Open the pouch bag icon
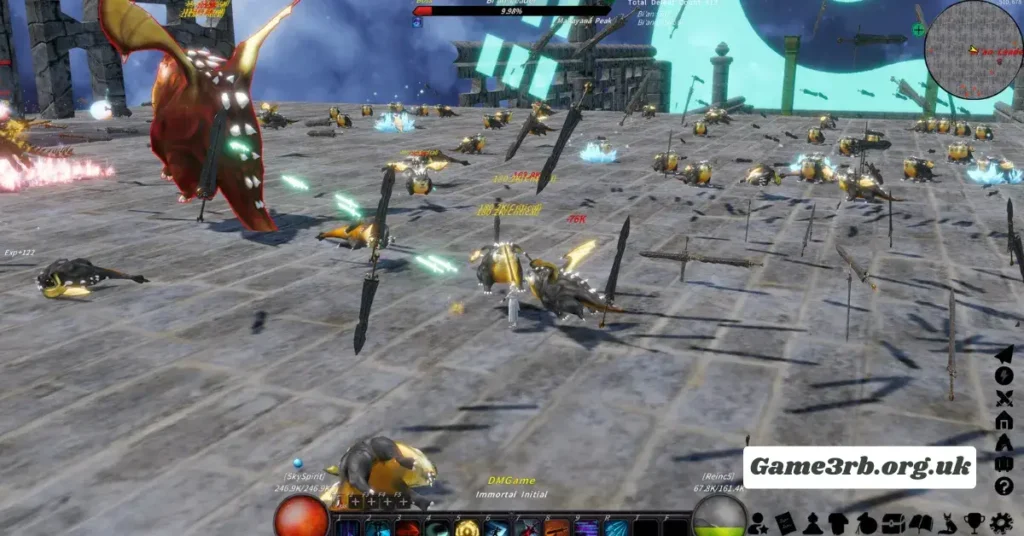Screen dimensions: 1024x536 tap(866, 522)
